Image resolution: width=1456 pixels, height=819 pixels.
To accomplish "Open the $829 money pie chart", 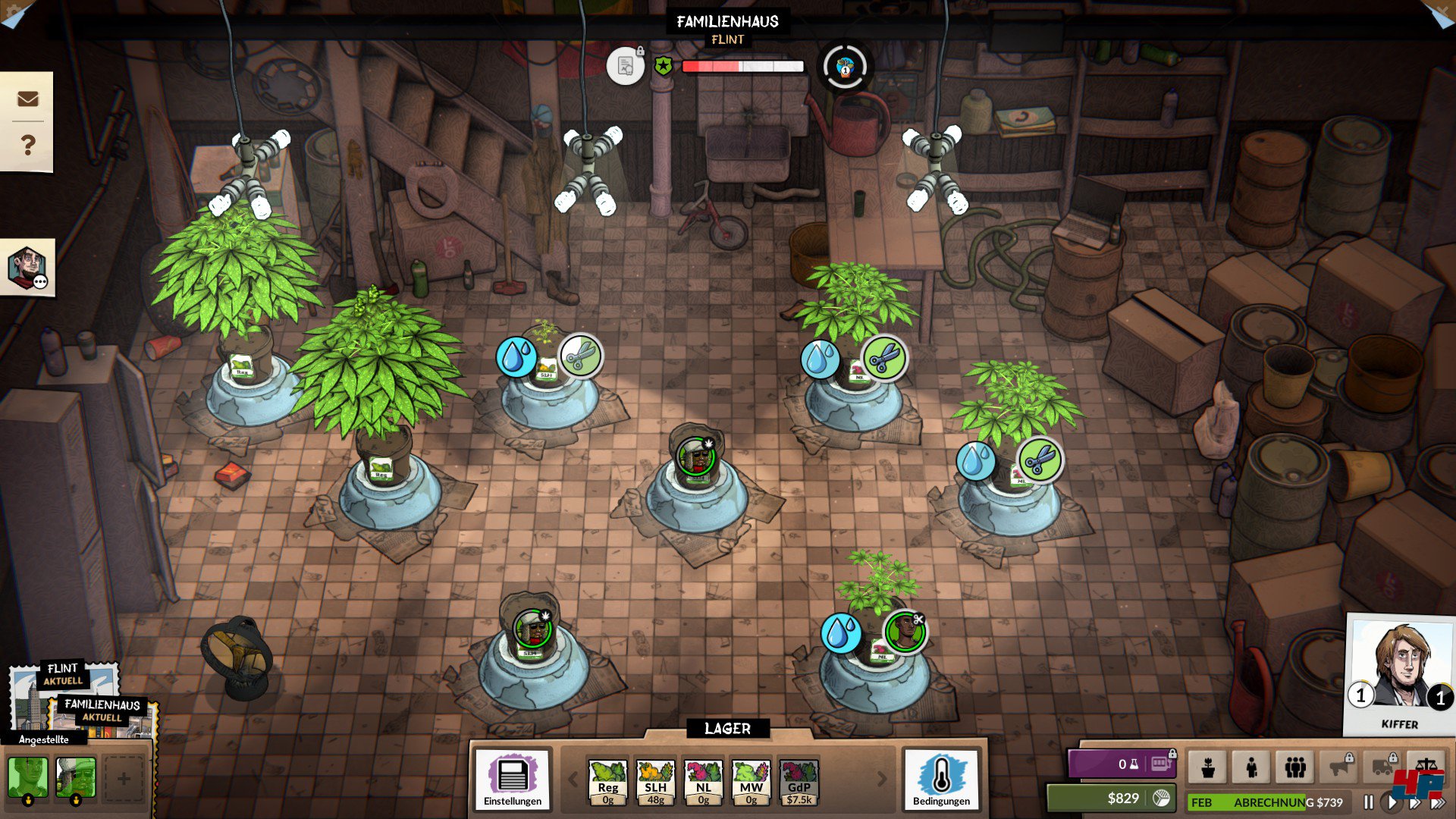I will point(1161,798).
